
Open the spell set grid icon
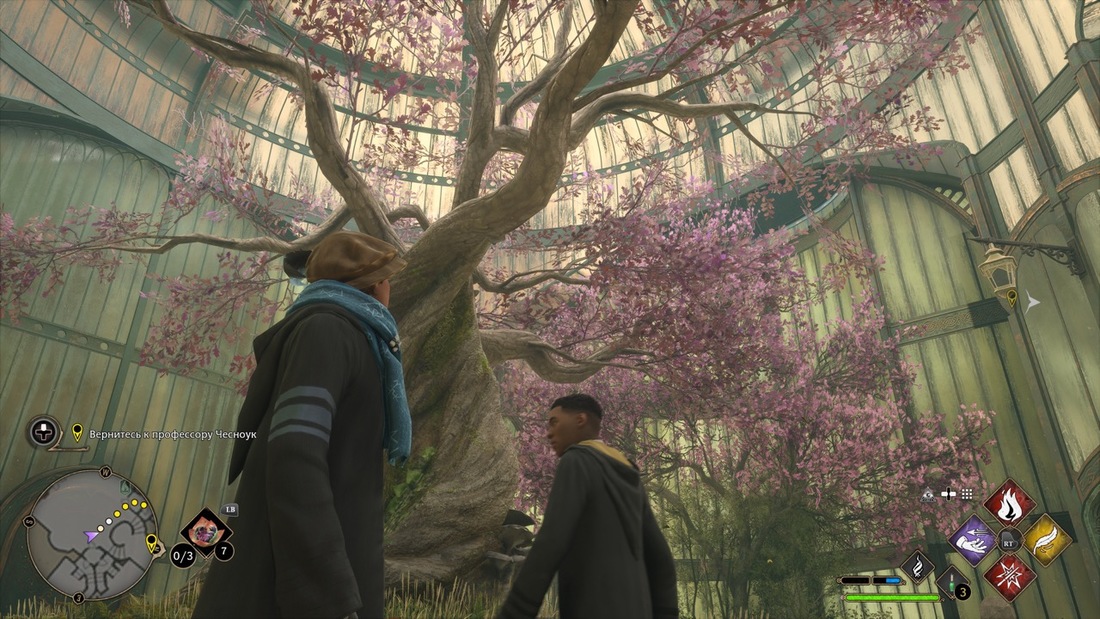(967, 494)
